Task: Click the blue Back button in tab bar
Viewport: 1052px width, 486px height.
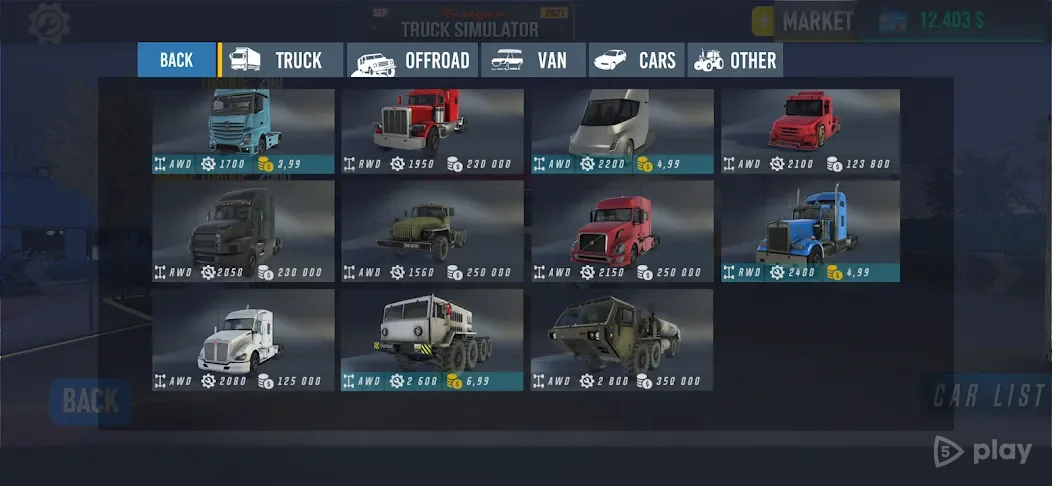Action: point(176,60)
